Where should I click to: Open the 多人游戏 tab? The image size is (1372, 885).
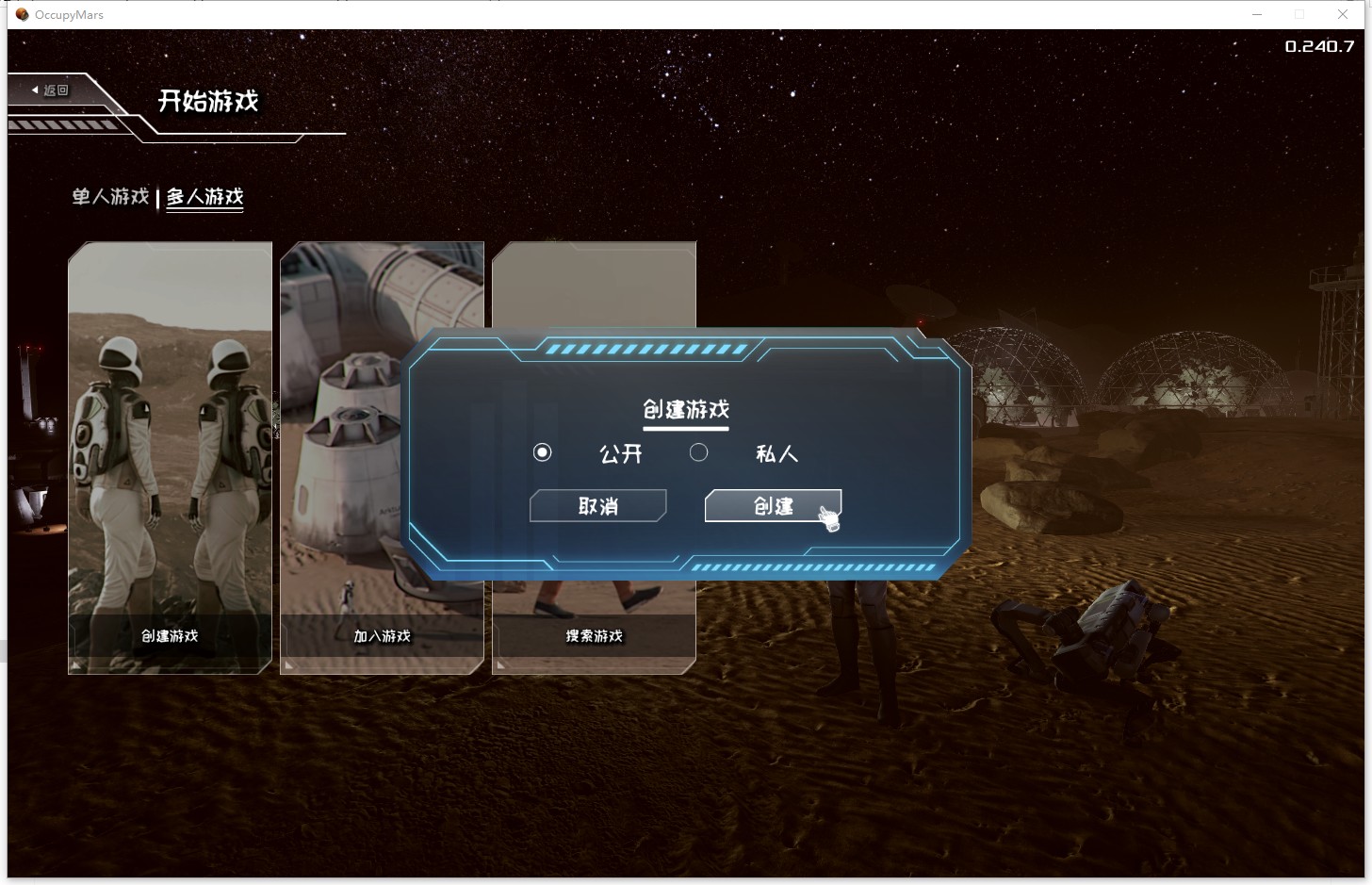tap(205, 197)
